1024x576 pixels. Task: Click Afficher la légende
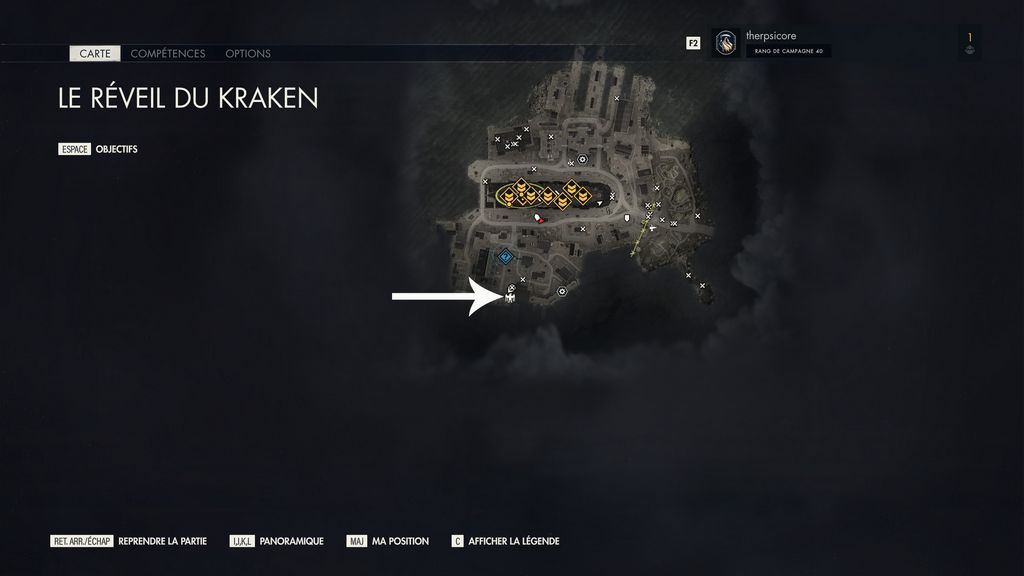(513, 541)
